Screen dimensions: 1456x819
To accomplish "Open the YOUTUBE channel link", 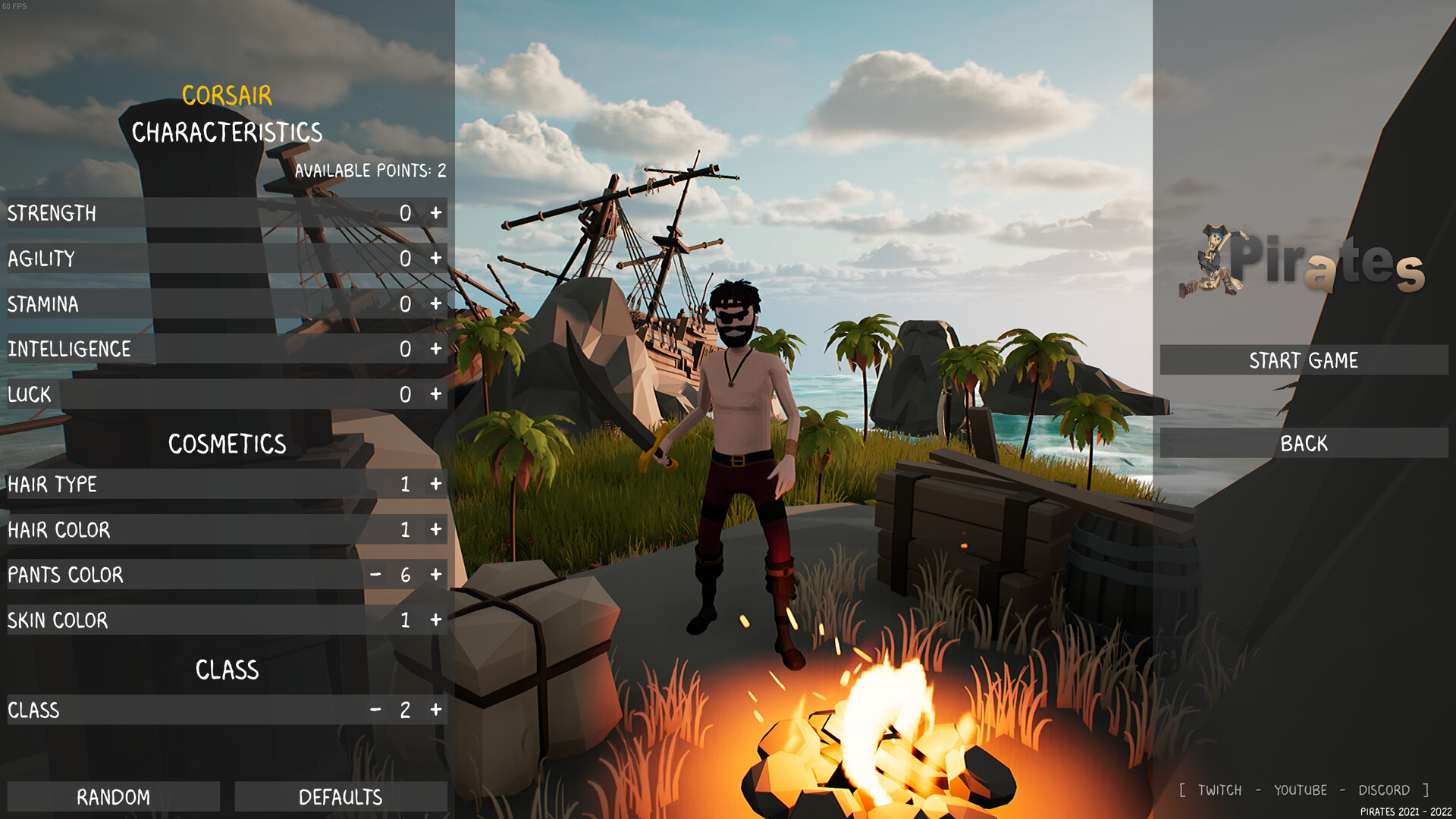I will 1301,789.
